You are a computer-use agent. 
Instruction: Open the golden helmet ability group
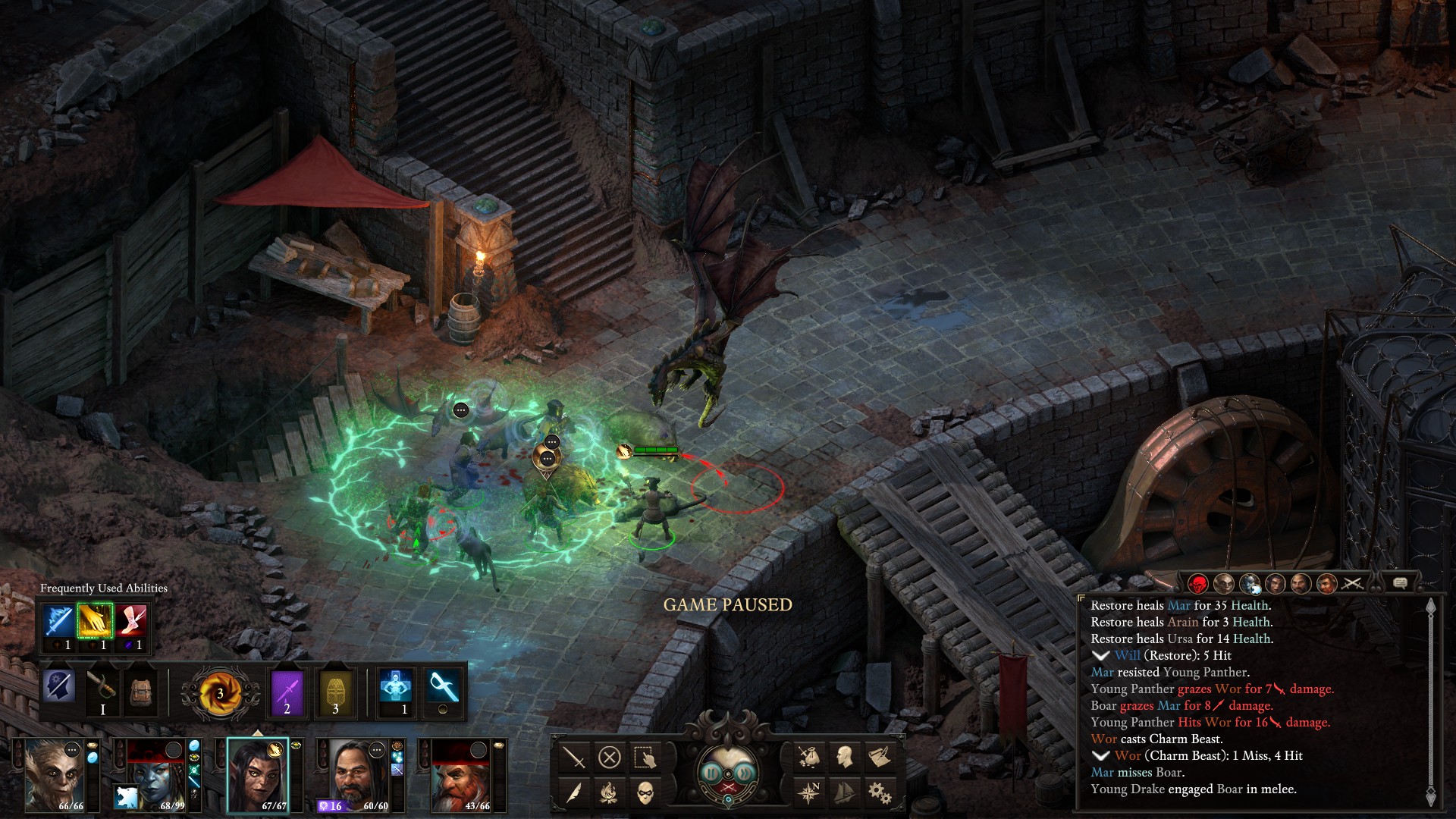(x=336, y=692)
